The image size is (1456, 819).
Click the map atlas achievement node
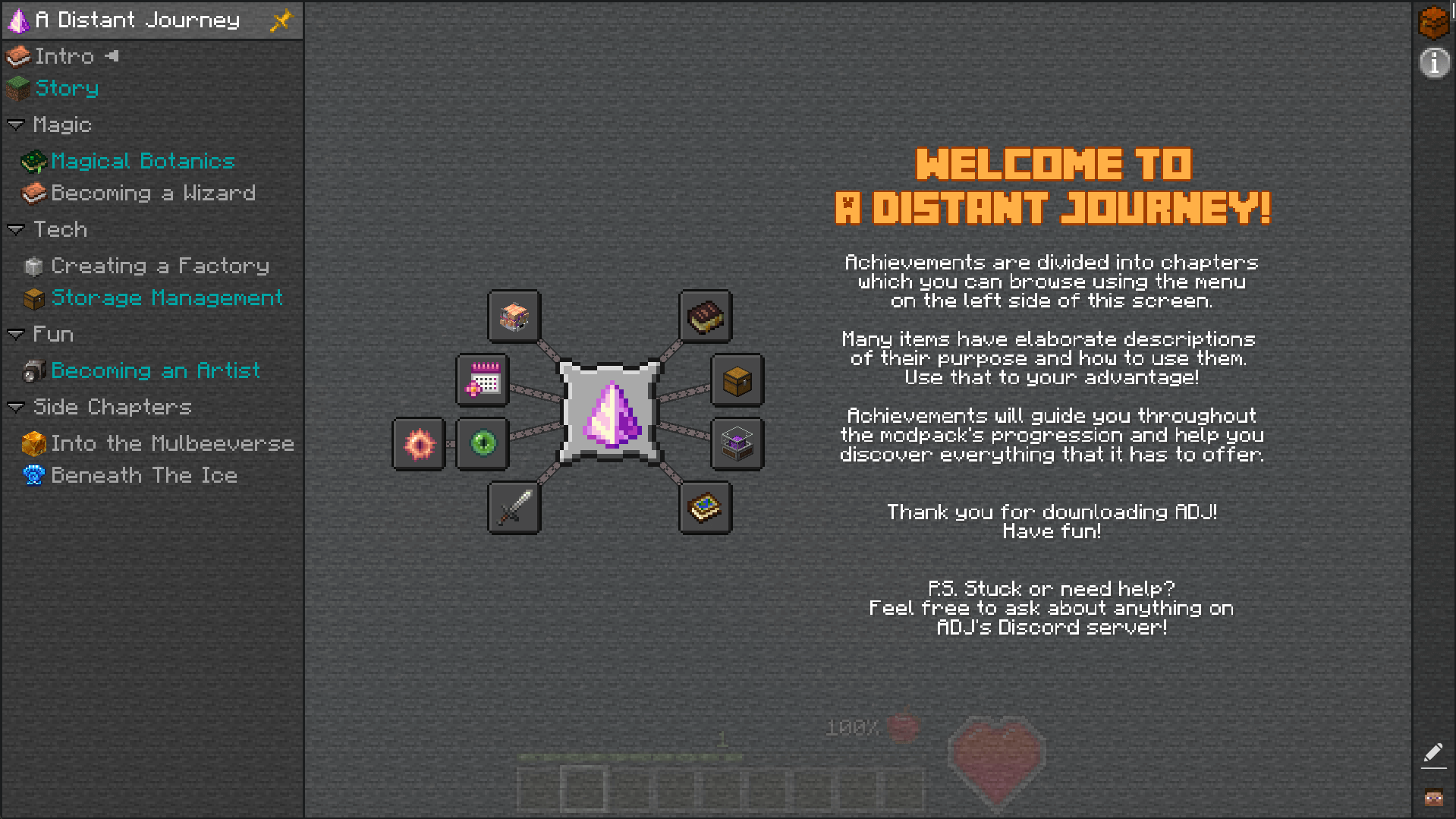tap(704, 508)
